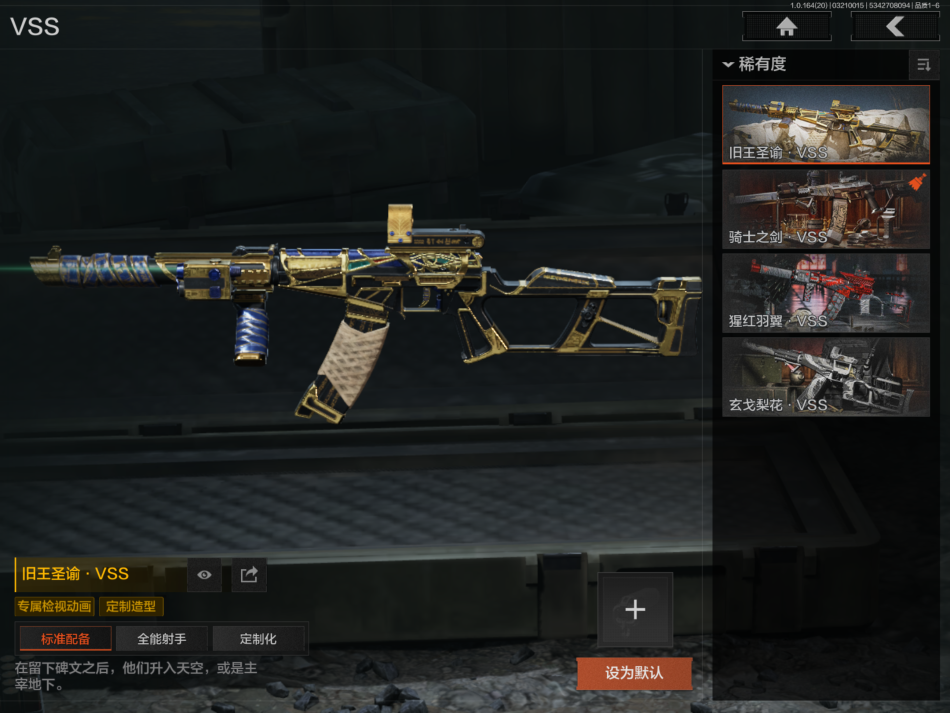Image resolution: width=950 pixels, height=713 pixels.
Task: Click the 专属检视动画 tag
Action: [55, 606]
